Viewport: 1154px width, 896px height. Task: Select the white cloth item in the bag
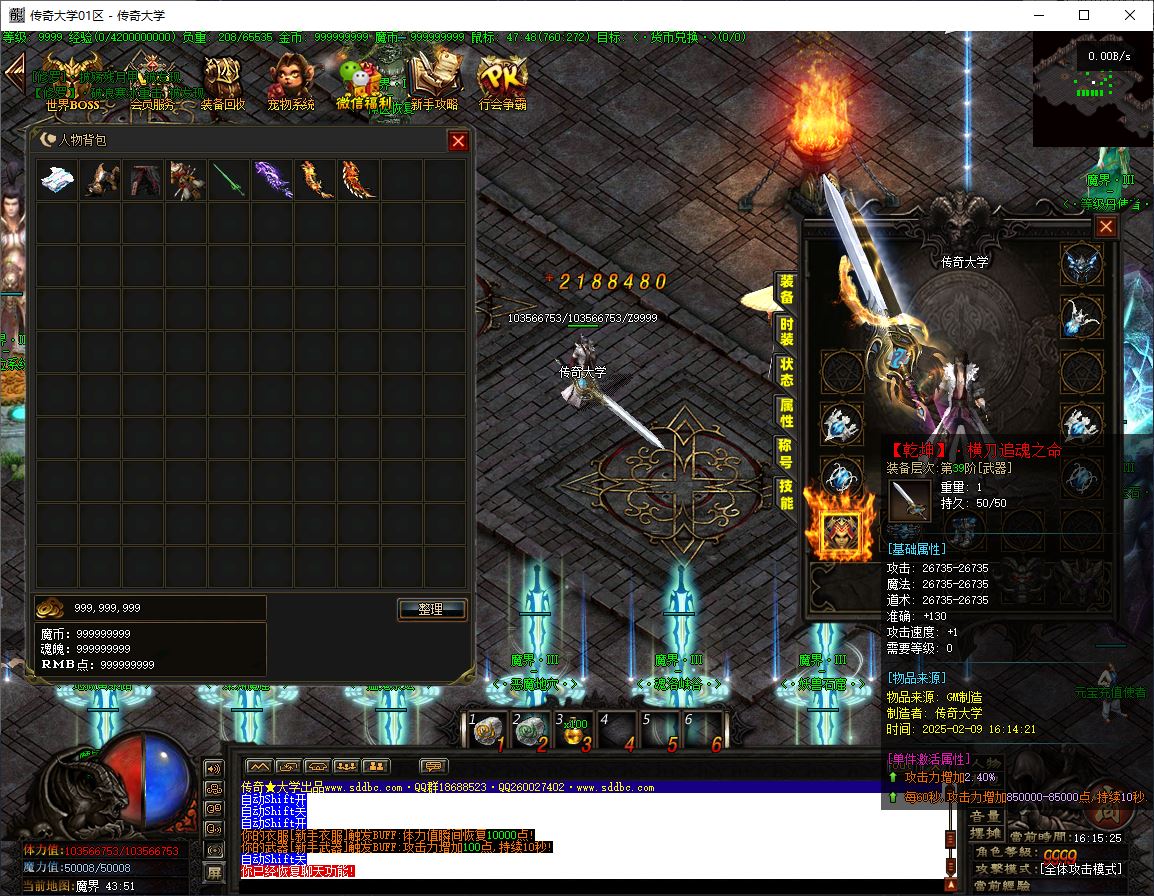[x=57, y=180]
